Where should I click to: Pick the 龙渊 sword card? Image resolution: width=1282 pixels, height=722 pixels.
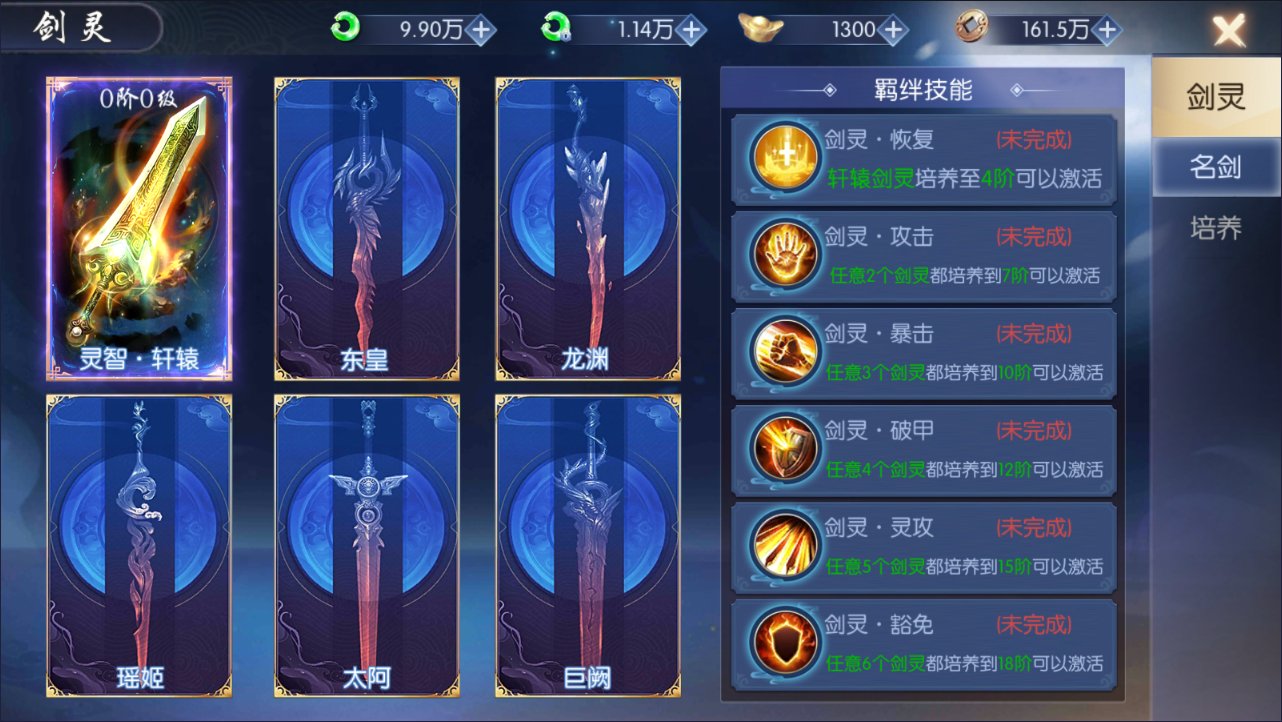[588, 228]
